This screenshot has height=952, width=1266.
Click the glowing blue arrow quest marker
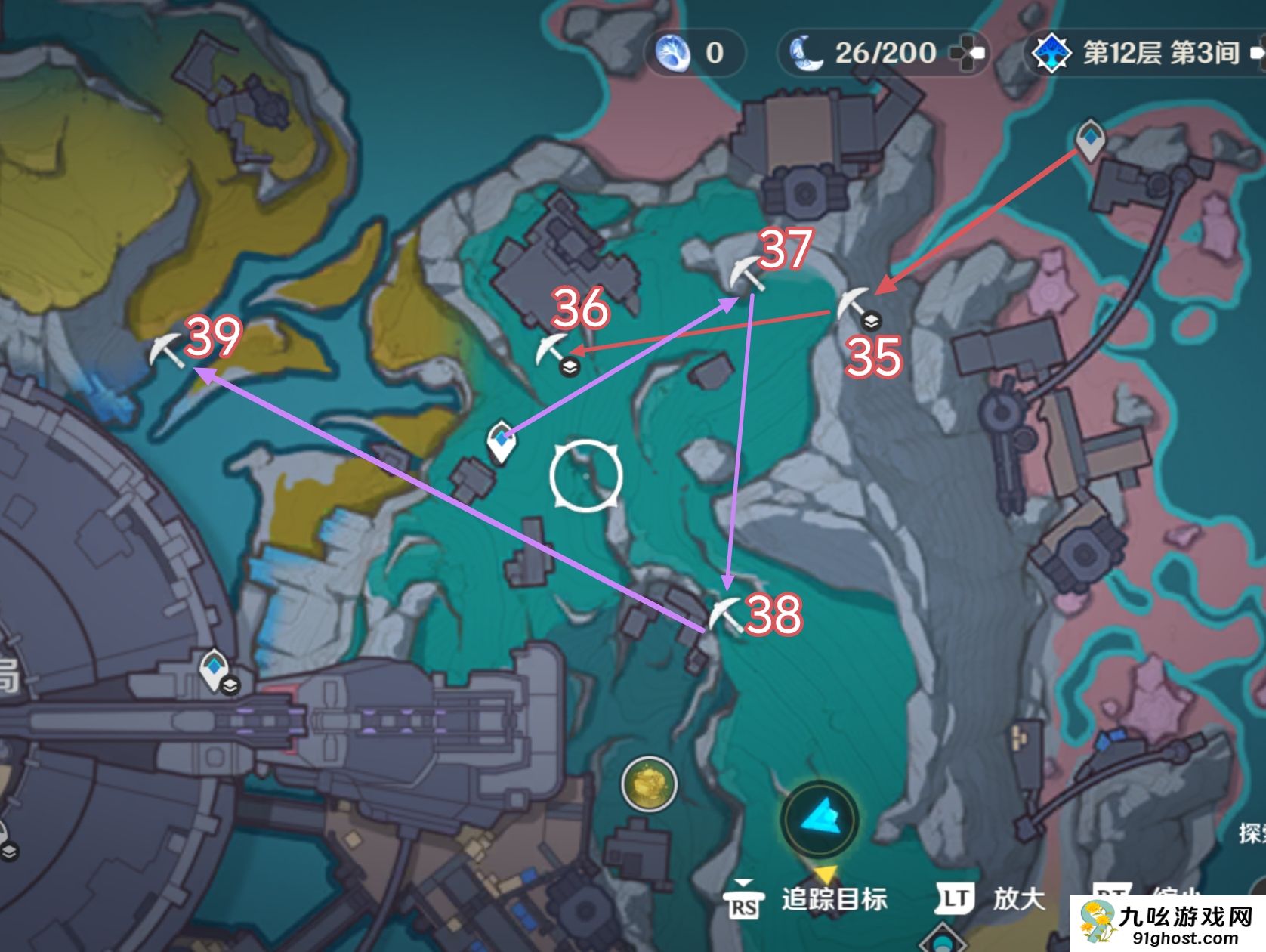819,819
